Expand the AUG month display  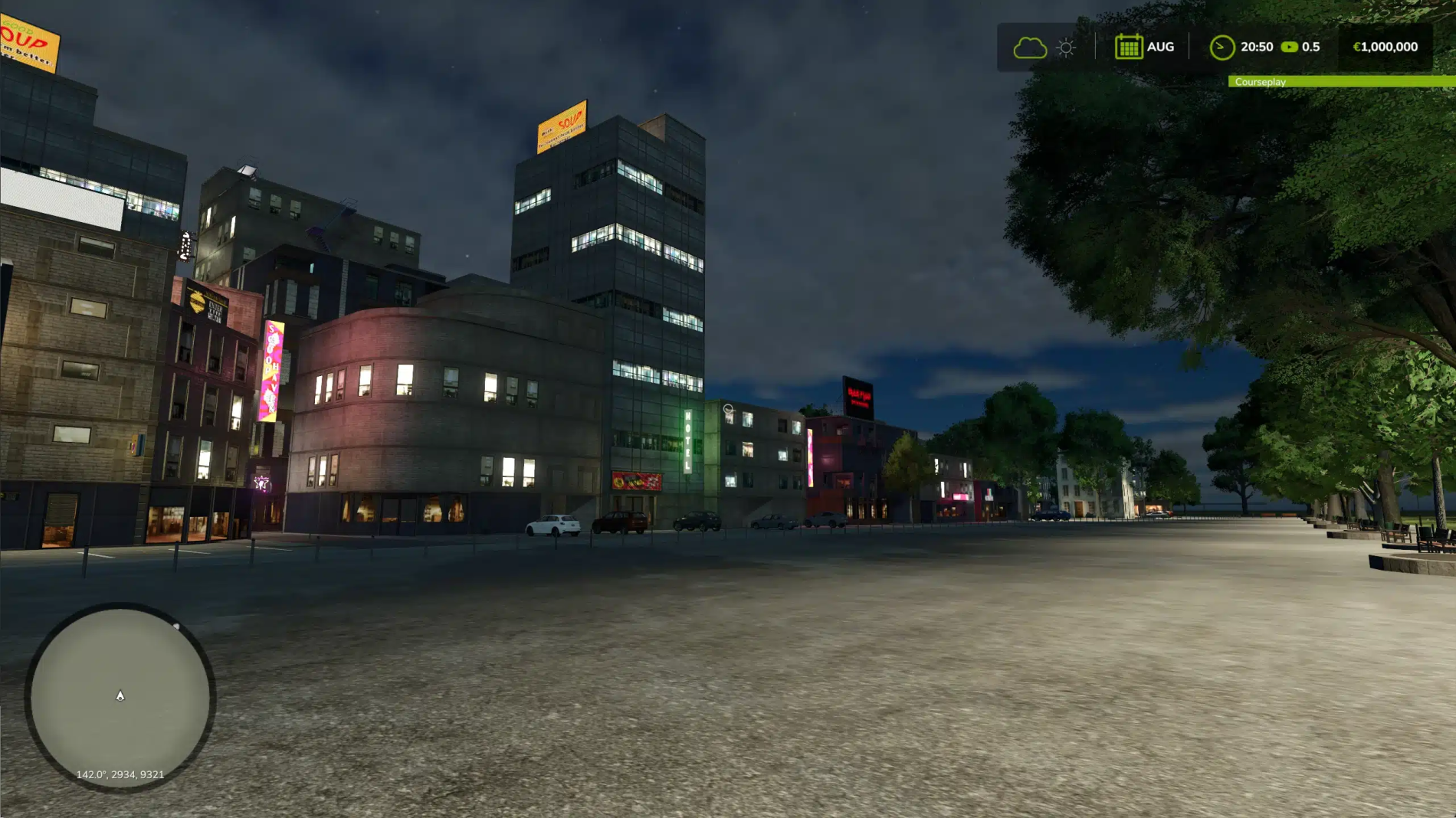click(1161, 47)
